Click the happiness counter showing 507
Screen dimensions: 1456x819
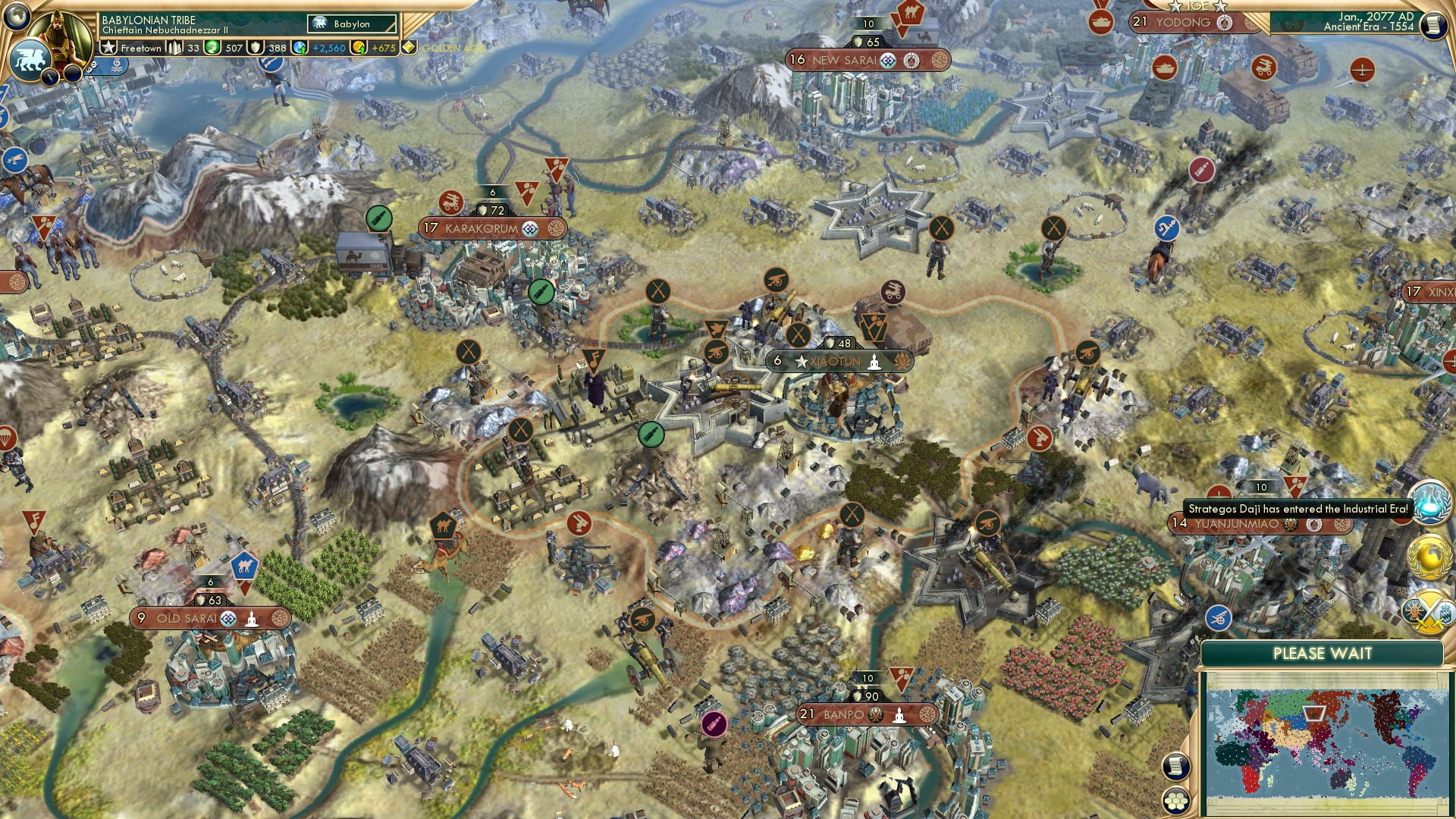(234, 49)
